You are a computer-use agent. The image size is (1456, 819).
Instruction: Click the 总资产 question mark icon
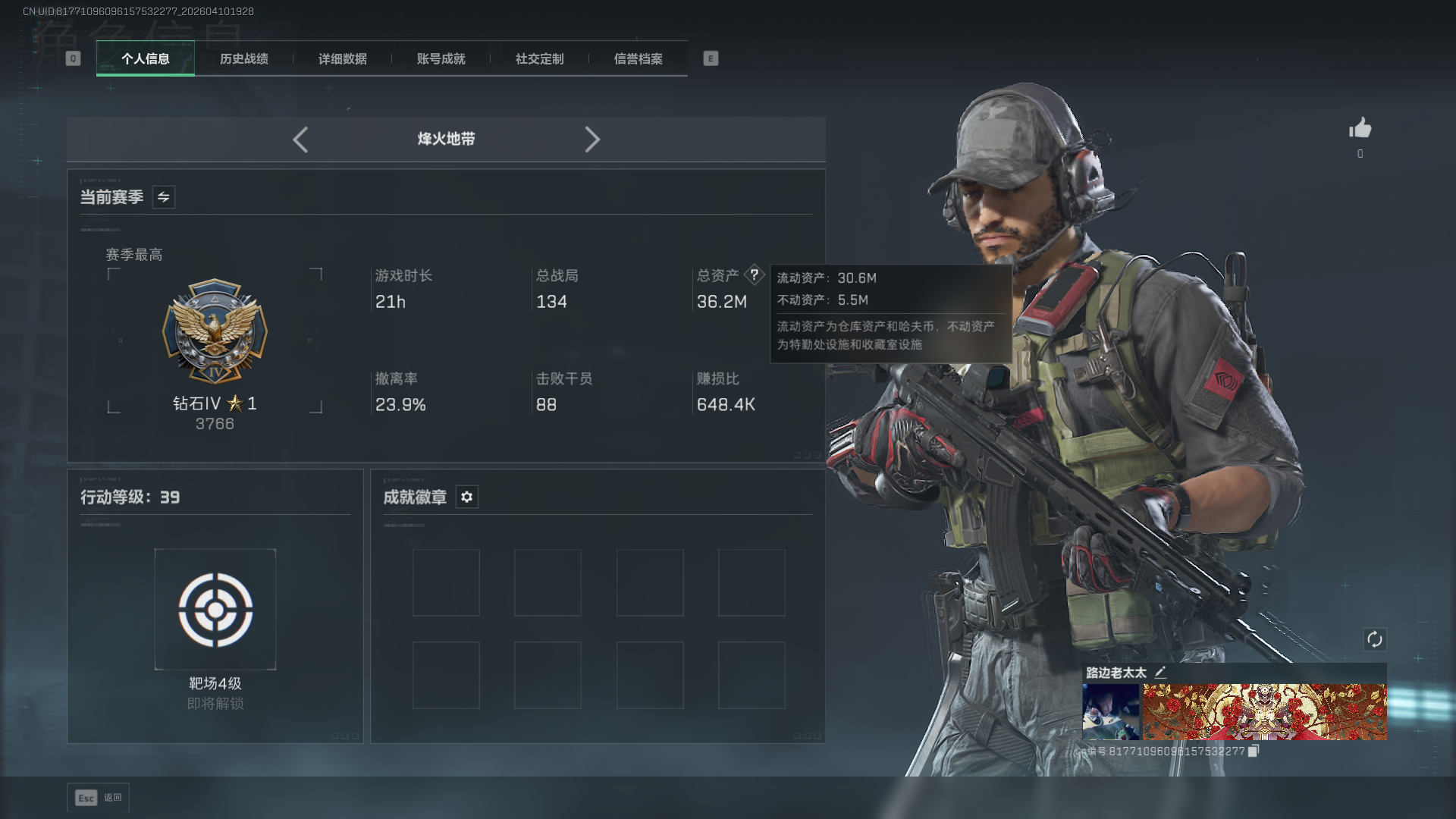point(754,275)
